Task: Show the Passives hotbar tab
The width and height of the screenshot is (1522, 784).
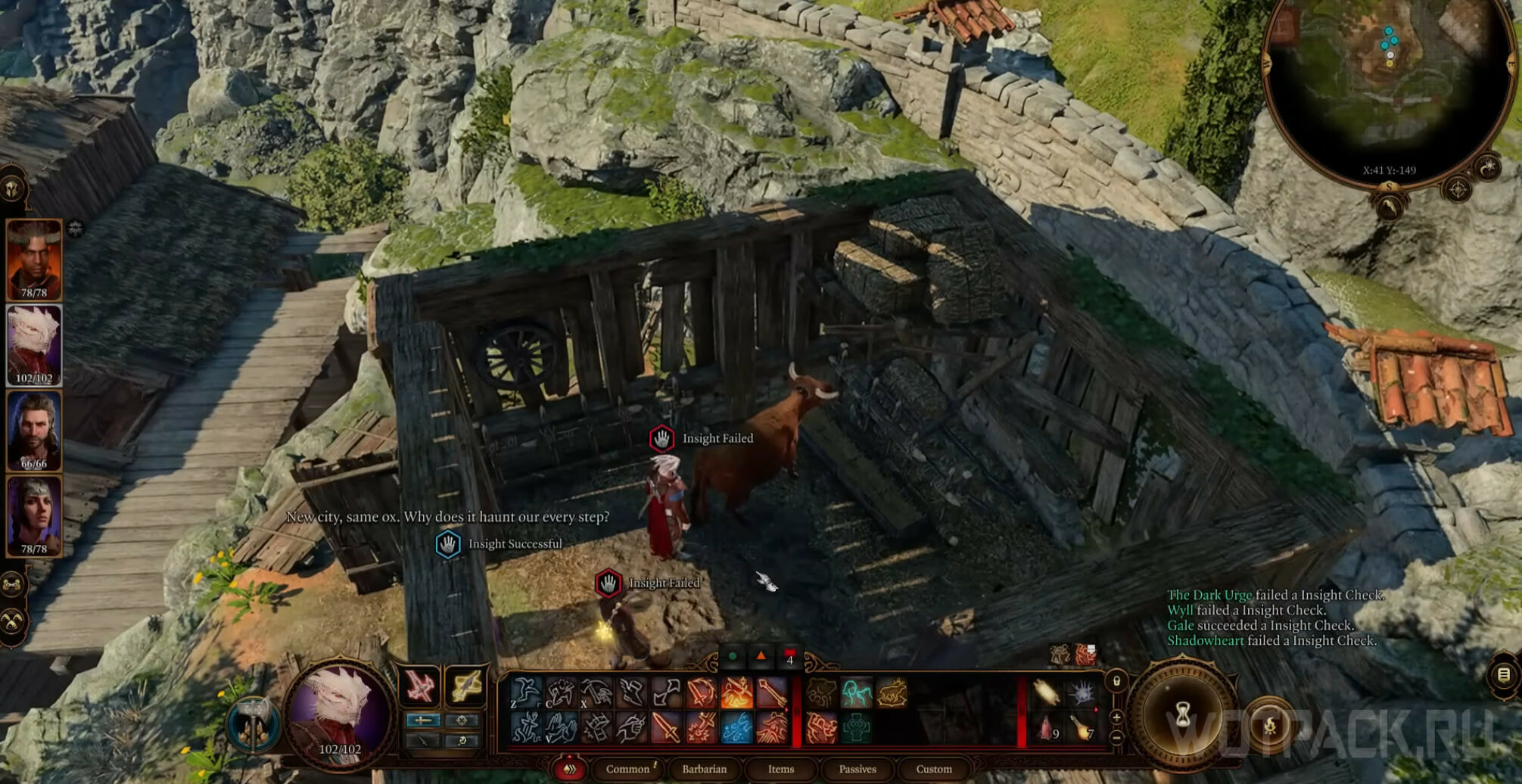Action: click(857, 769)
